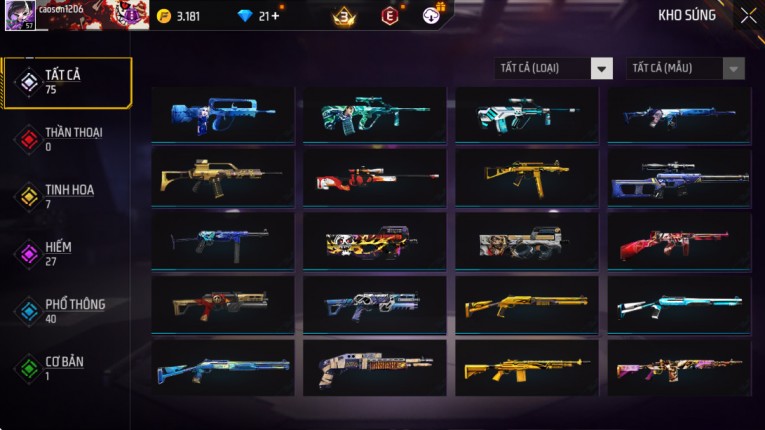
Task: Show the HIẾM rarity weapons
Action: (60, 253)
